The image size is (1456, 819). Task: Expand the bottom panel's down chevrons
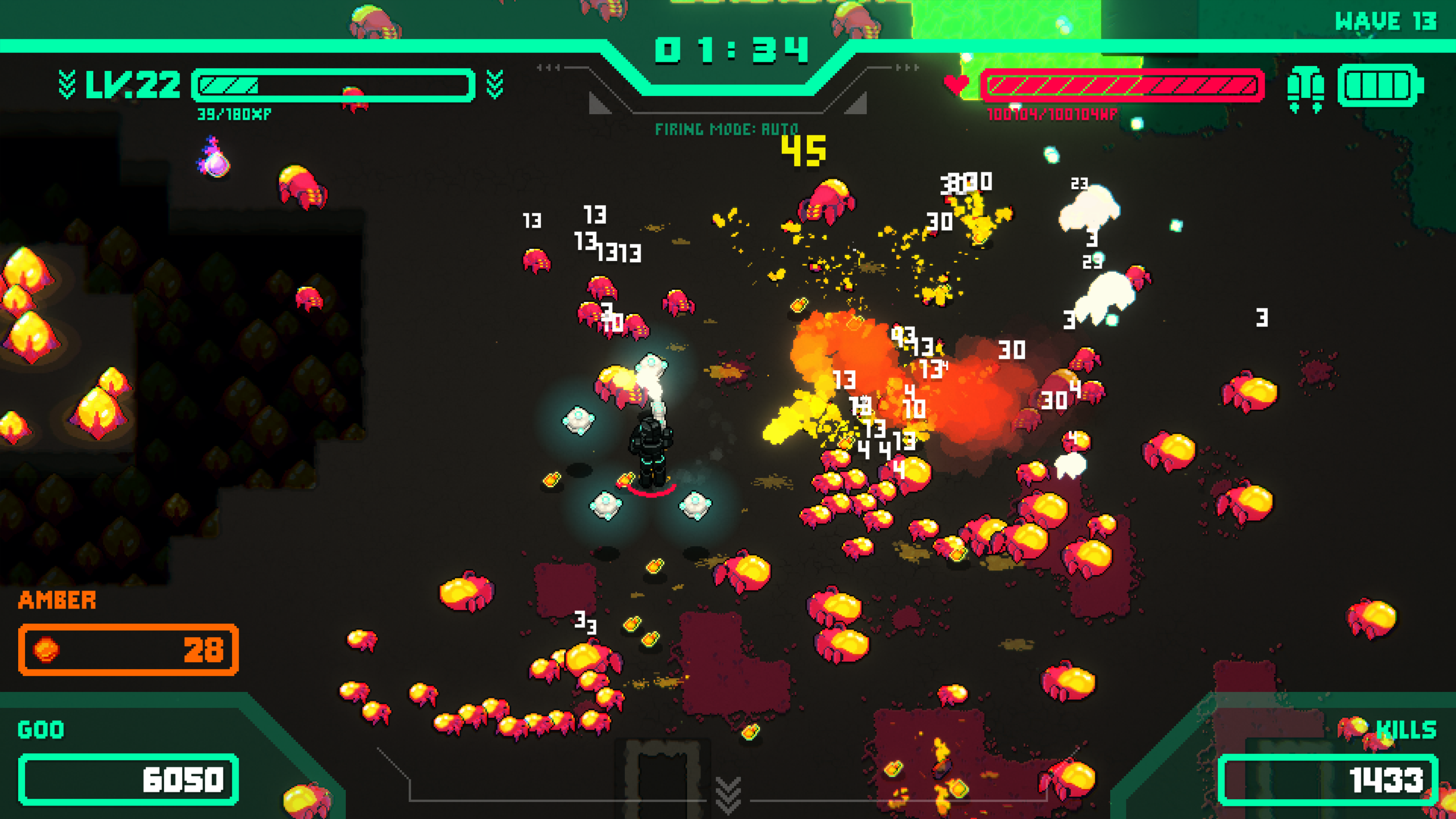(x=728, y=794)
